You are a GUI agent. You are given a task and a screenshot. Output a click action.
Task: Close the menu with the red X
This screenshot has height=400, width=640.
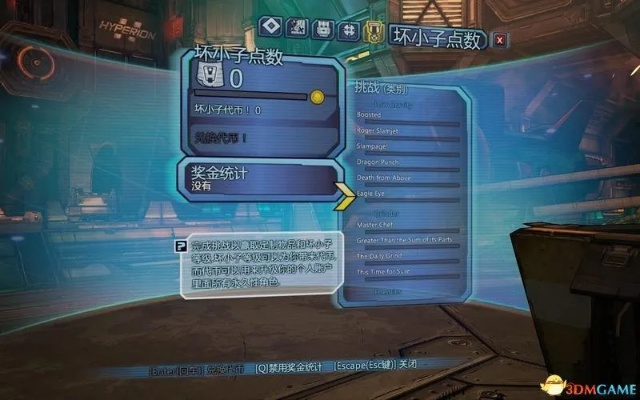pos(500,39)
